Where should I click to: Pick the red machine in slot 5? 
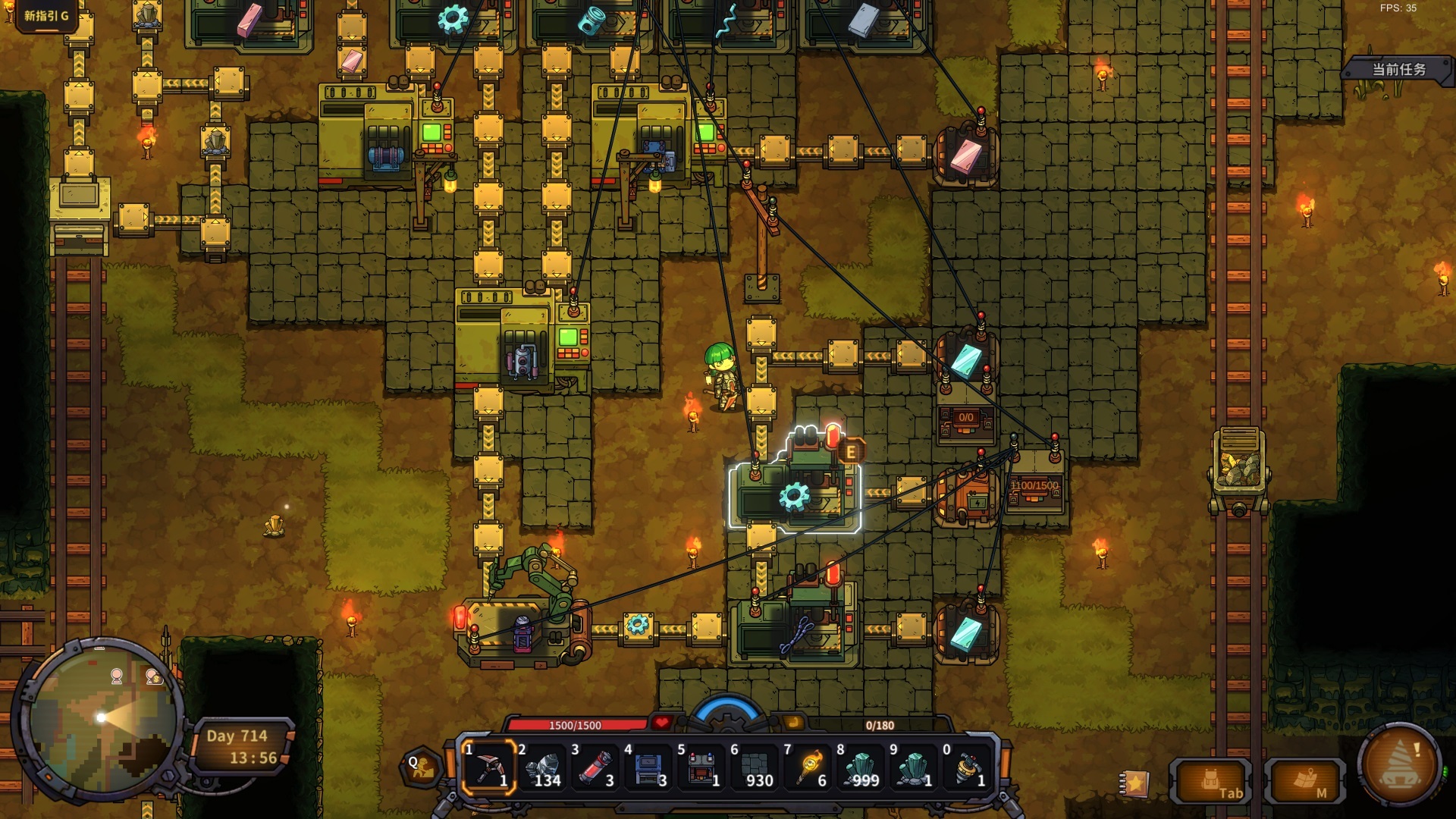click(x=701, y=767)
